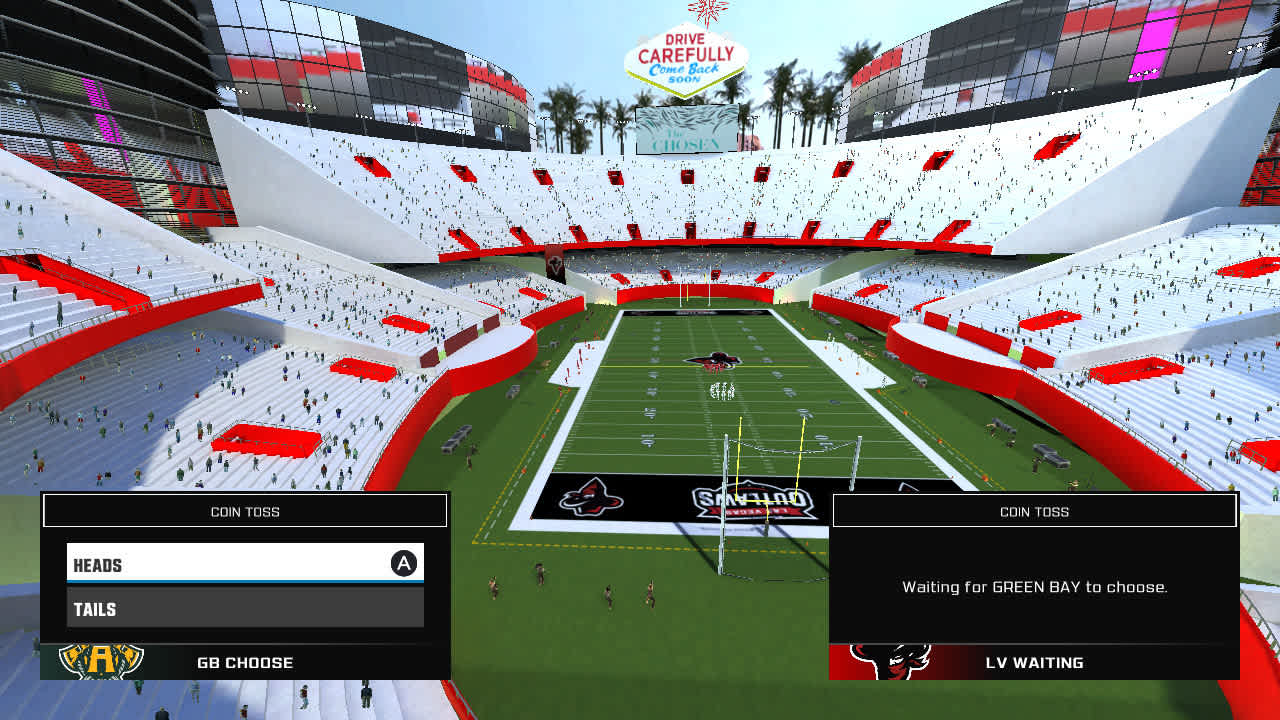Click the Waiting for GREEN BAY message
Viewport: 1280px width, 720px height.
point(1034,589)
